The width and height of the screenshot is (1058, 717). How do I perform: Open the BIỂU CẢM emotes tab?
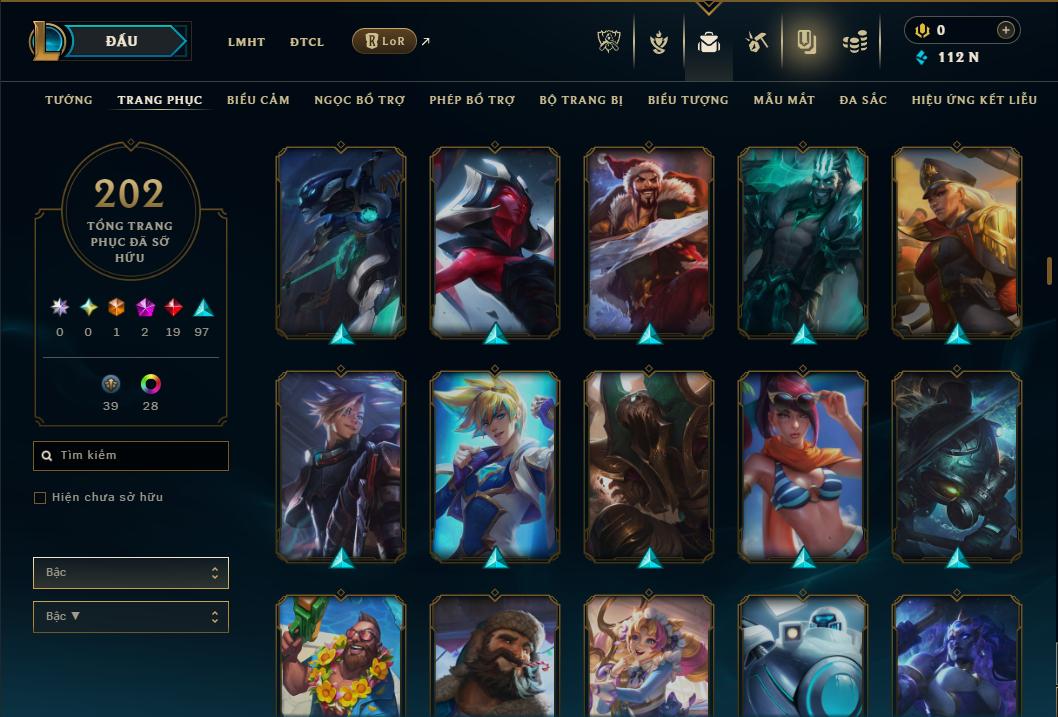click(x=258, y=100)
